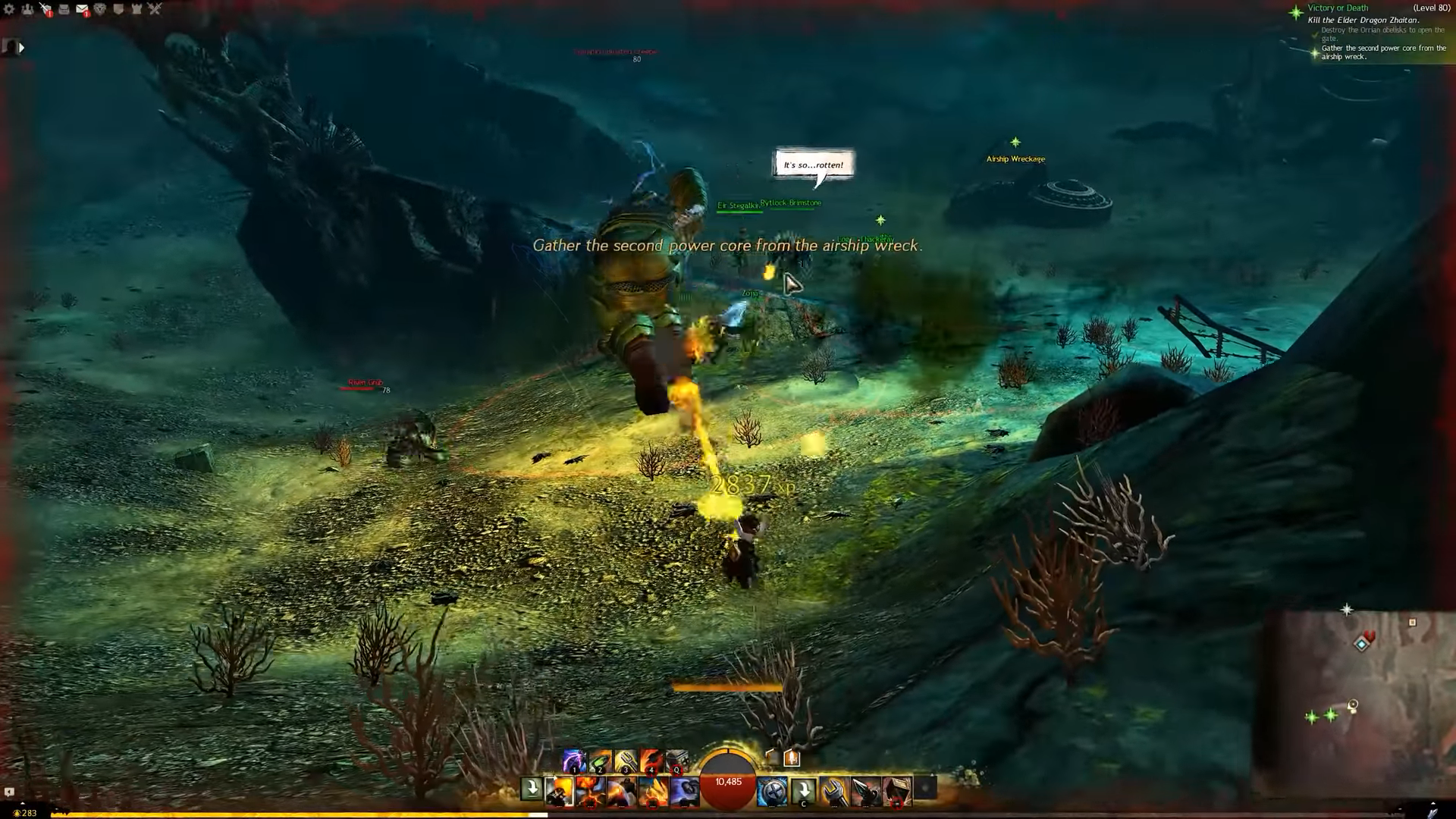
Task: Collapse the Victory or Death quest tracker
Action: (1338, 8)
